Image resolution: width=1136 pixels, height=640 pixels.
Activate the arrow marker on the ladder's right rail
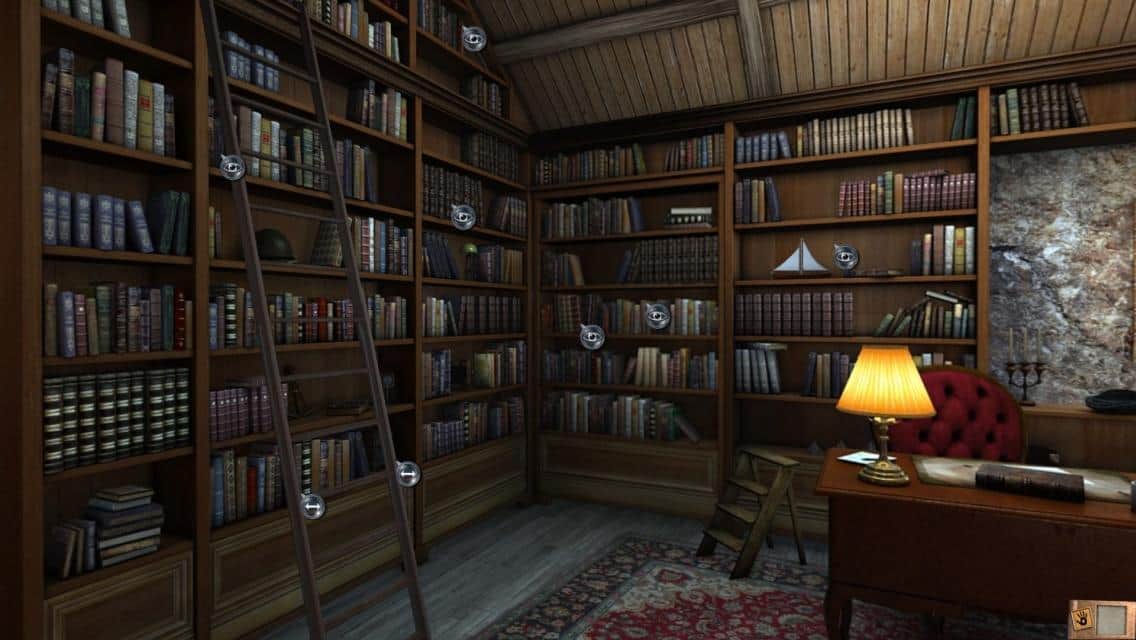407,473
